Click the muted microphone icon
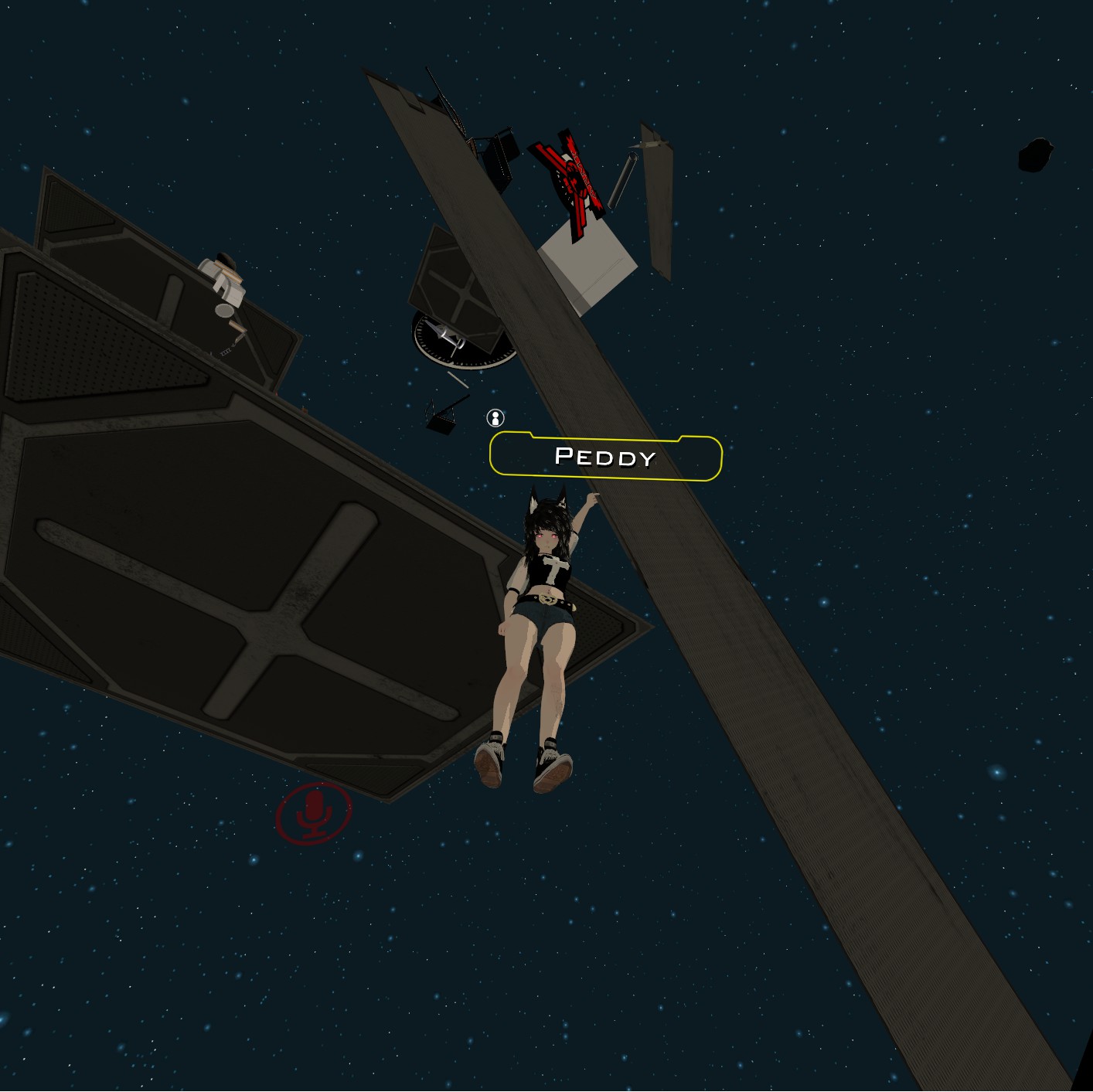The image size is (1093, 1092). coord(314,813)
